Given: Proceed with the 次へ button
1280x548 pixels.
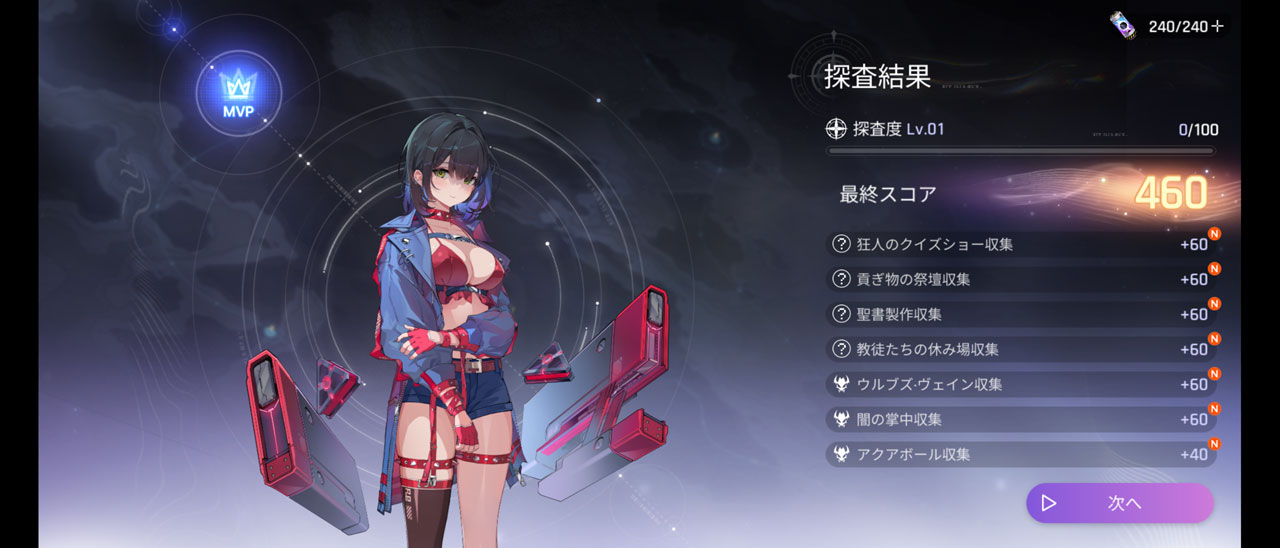Looking at the screenshot, I should point(1119,503).
